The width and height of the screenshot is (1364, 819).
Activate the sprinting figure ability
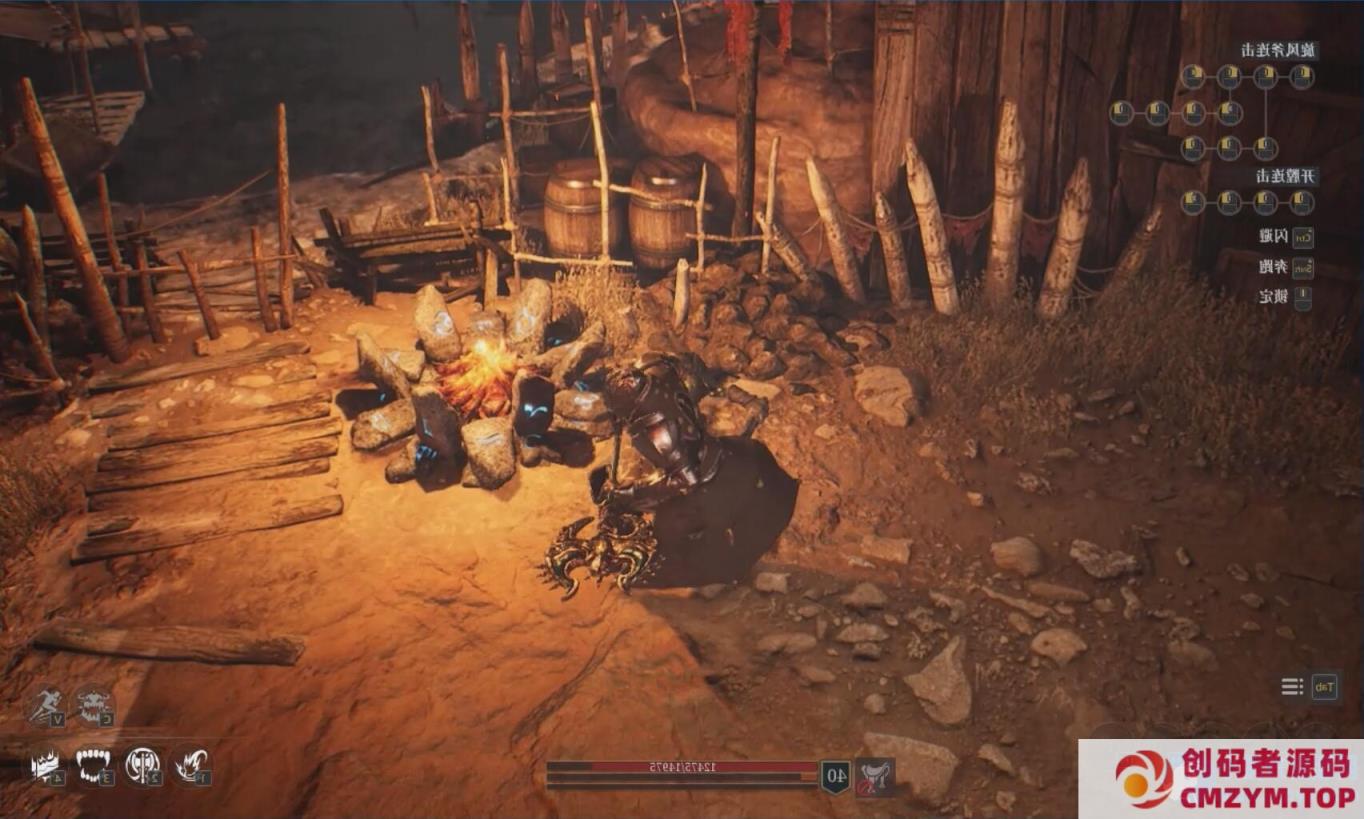coord(44,706)
